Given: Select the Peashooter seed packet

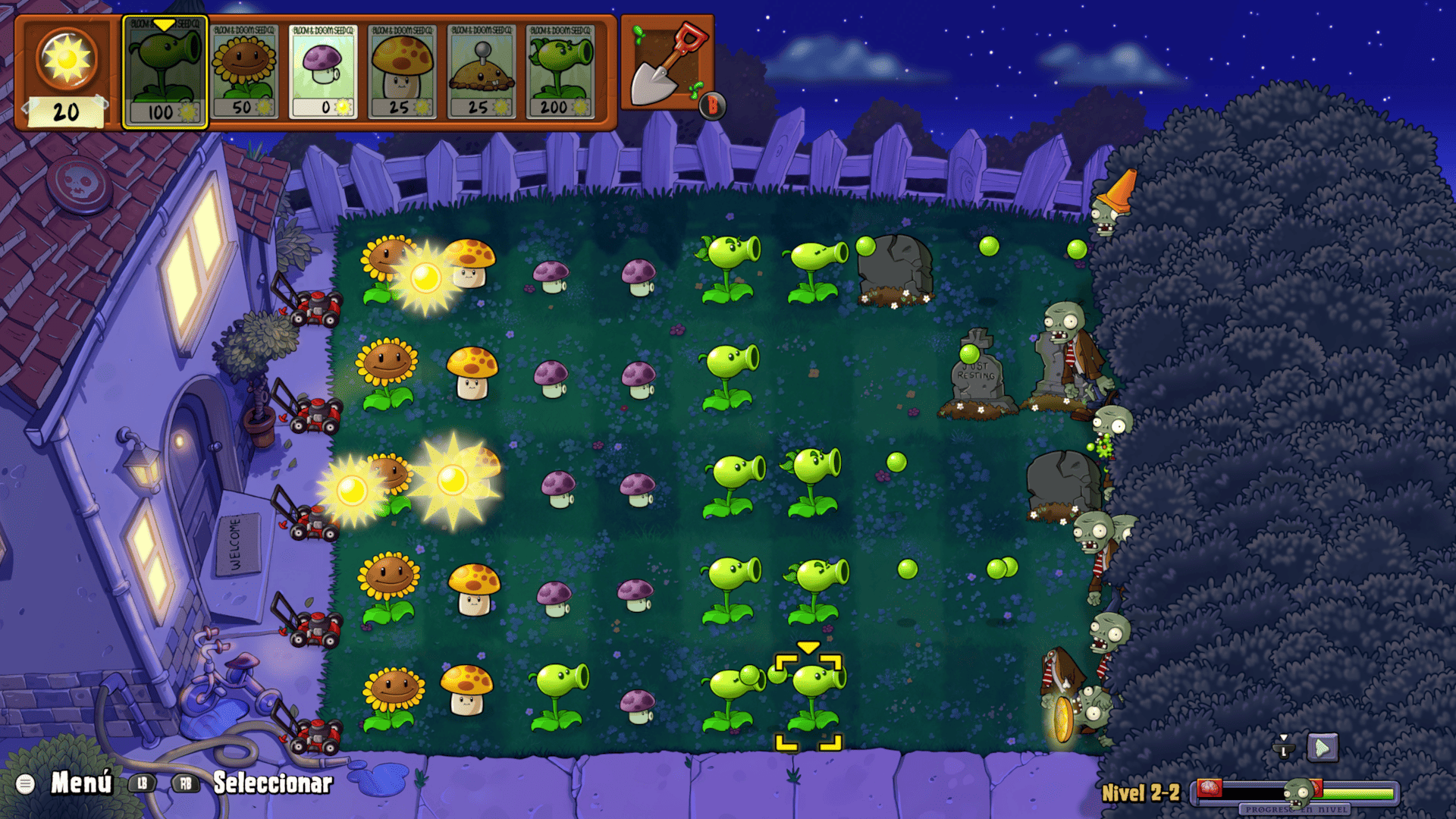Looking at the screenshot, I should (165, 72).
